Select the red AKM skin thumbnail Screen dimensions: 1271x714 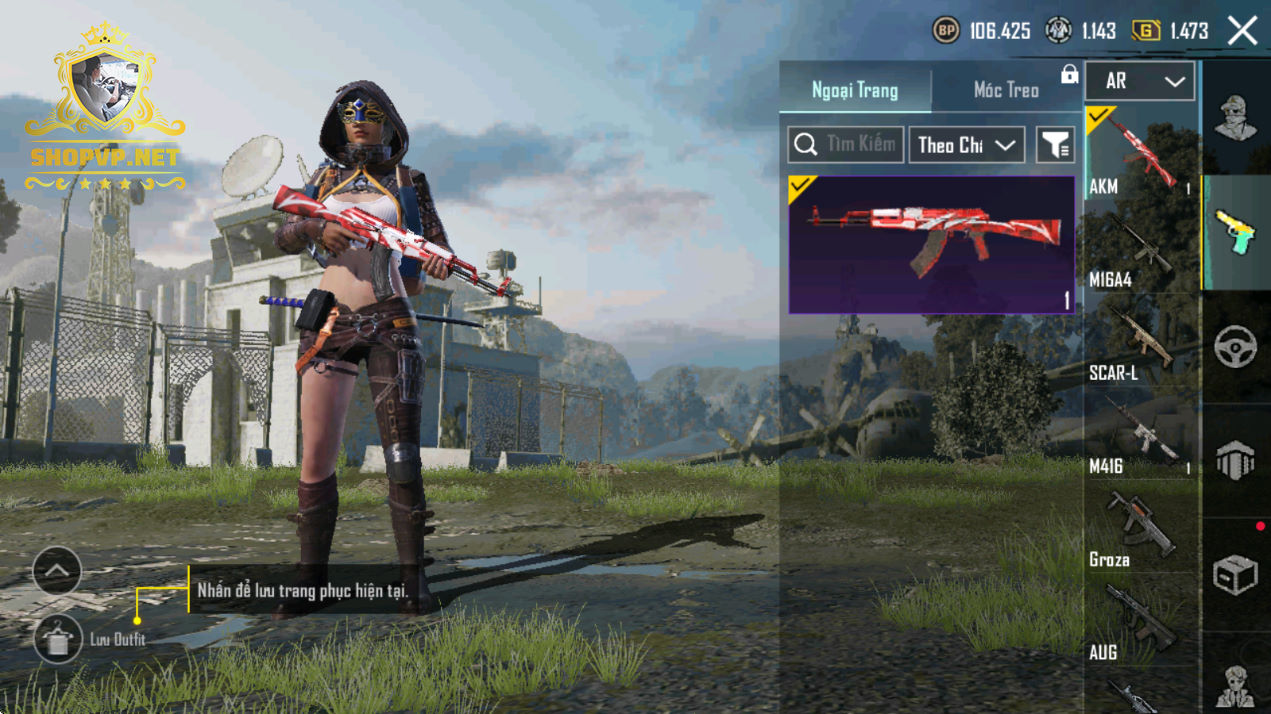(931, 245)
